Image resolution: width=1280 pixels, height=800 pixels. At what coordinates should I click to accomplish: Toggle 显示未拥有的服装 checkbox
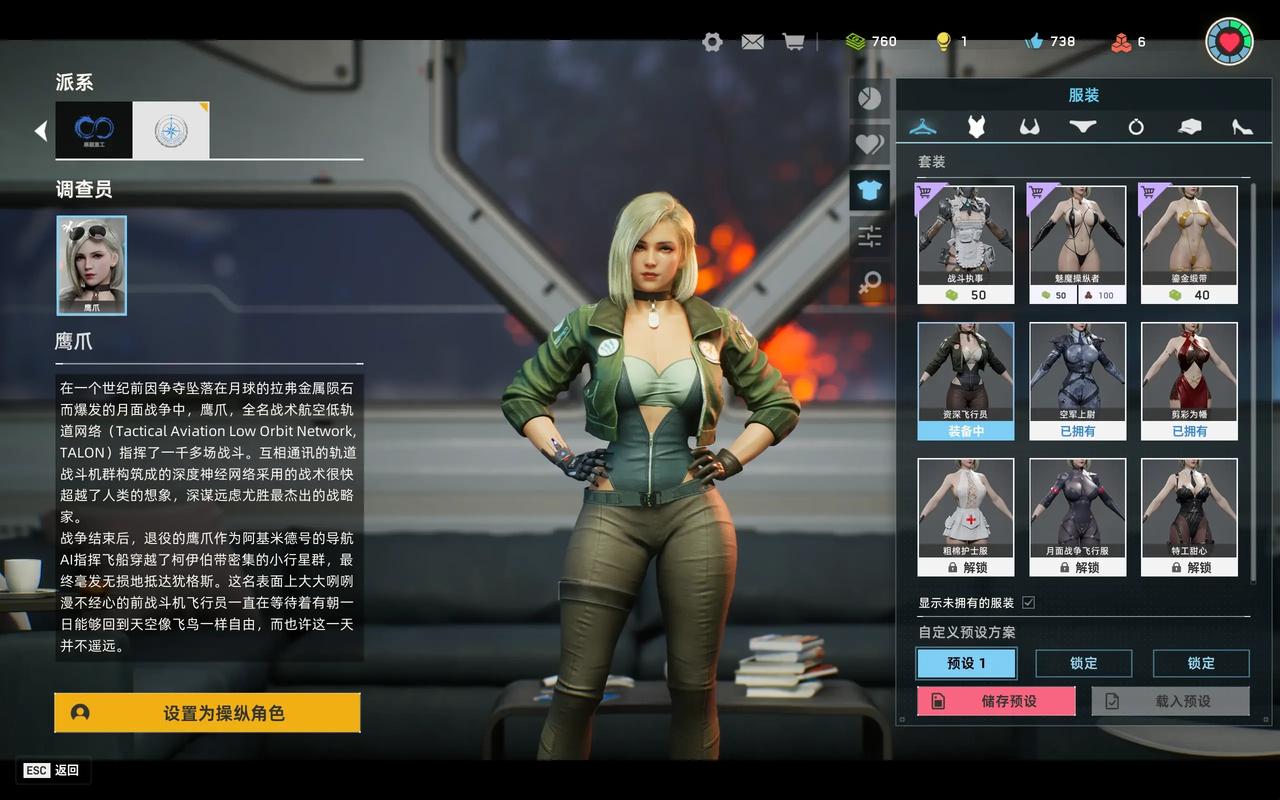[x=1028, y=603]
